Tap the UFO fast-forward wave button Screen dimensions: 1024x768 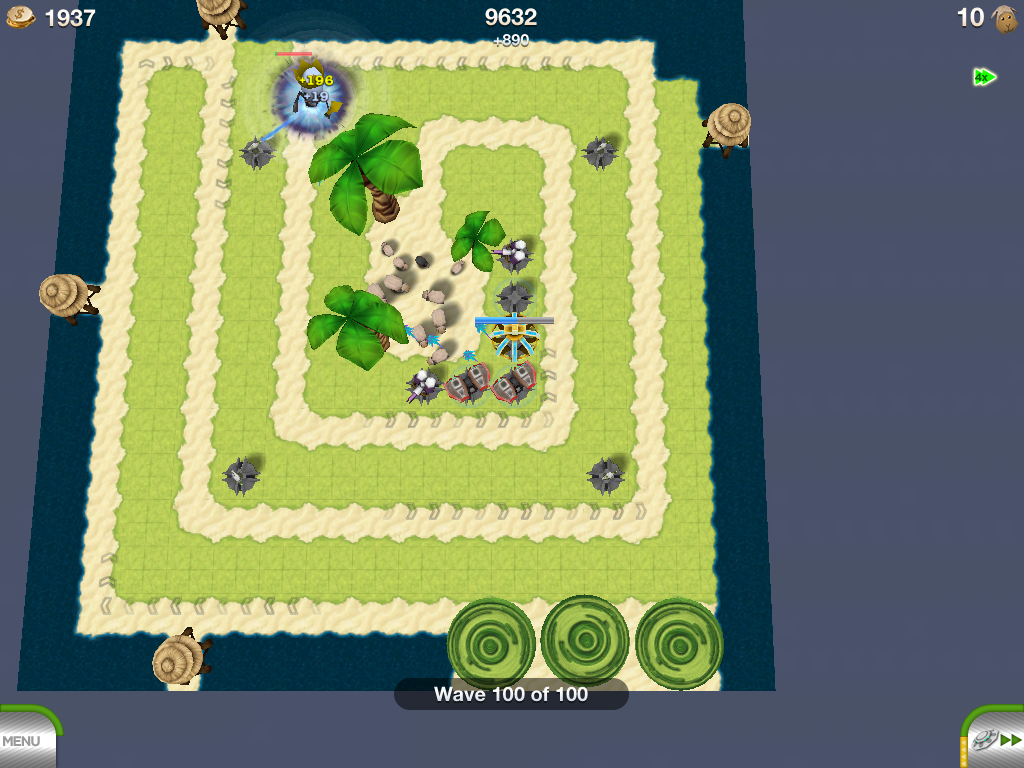point(996,740)
